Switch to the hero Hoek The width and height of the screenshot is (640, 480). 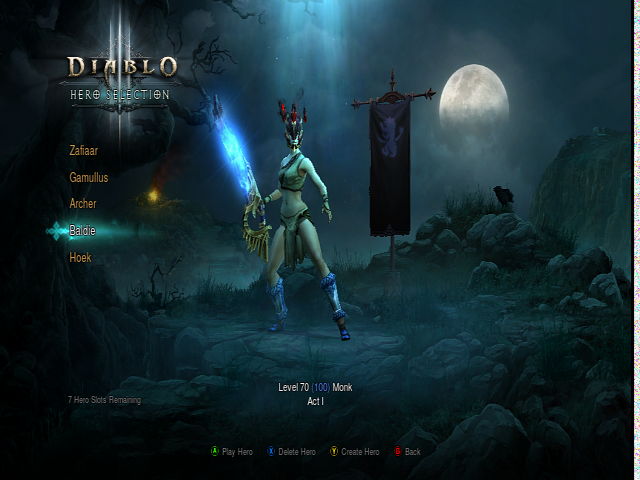click(80, 258)
